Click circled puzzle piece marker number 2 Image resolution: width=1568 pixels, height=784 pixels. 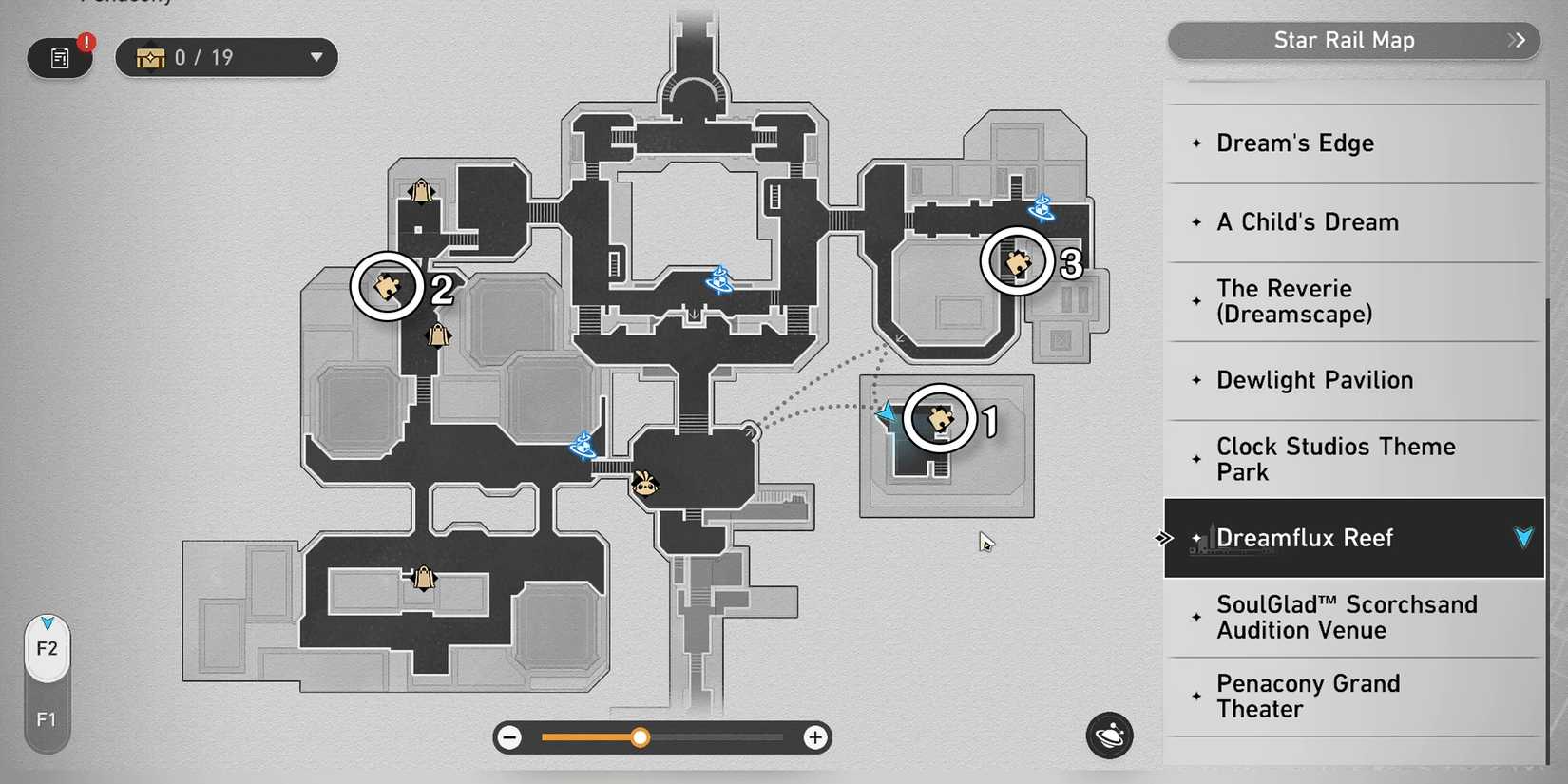pyautogui.click(x=386, y=286)
